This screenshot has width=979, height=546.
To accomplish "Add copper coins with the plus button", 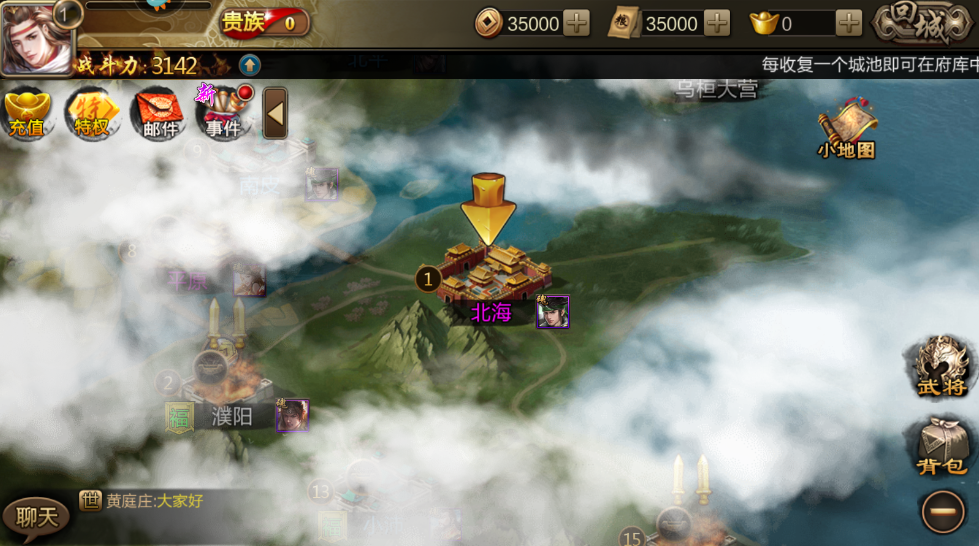I will point(577,23).
